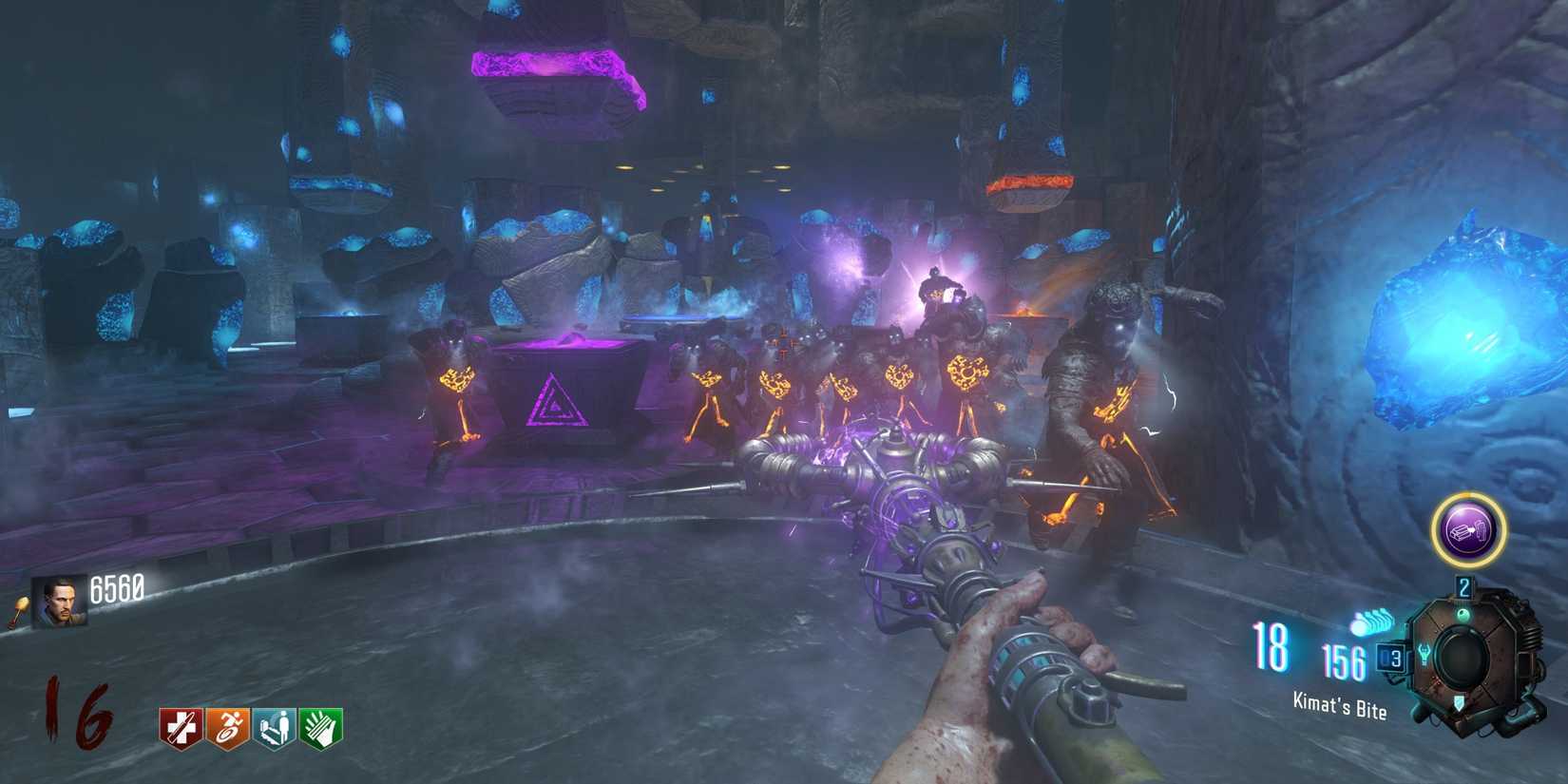Toggle the green status light on the gadget
Screen dimensions: 1568x784
click(x=1463, y=615)
